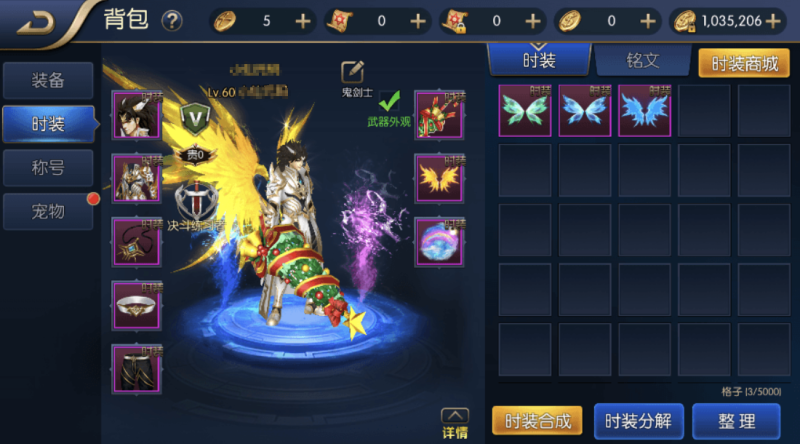
Task: Select the Christmas weapon costume slot
Action: (438, 114)
